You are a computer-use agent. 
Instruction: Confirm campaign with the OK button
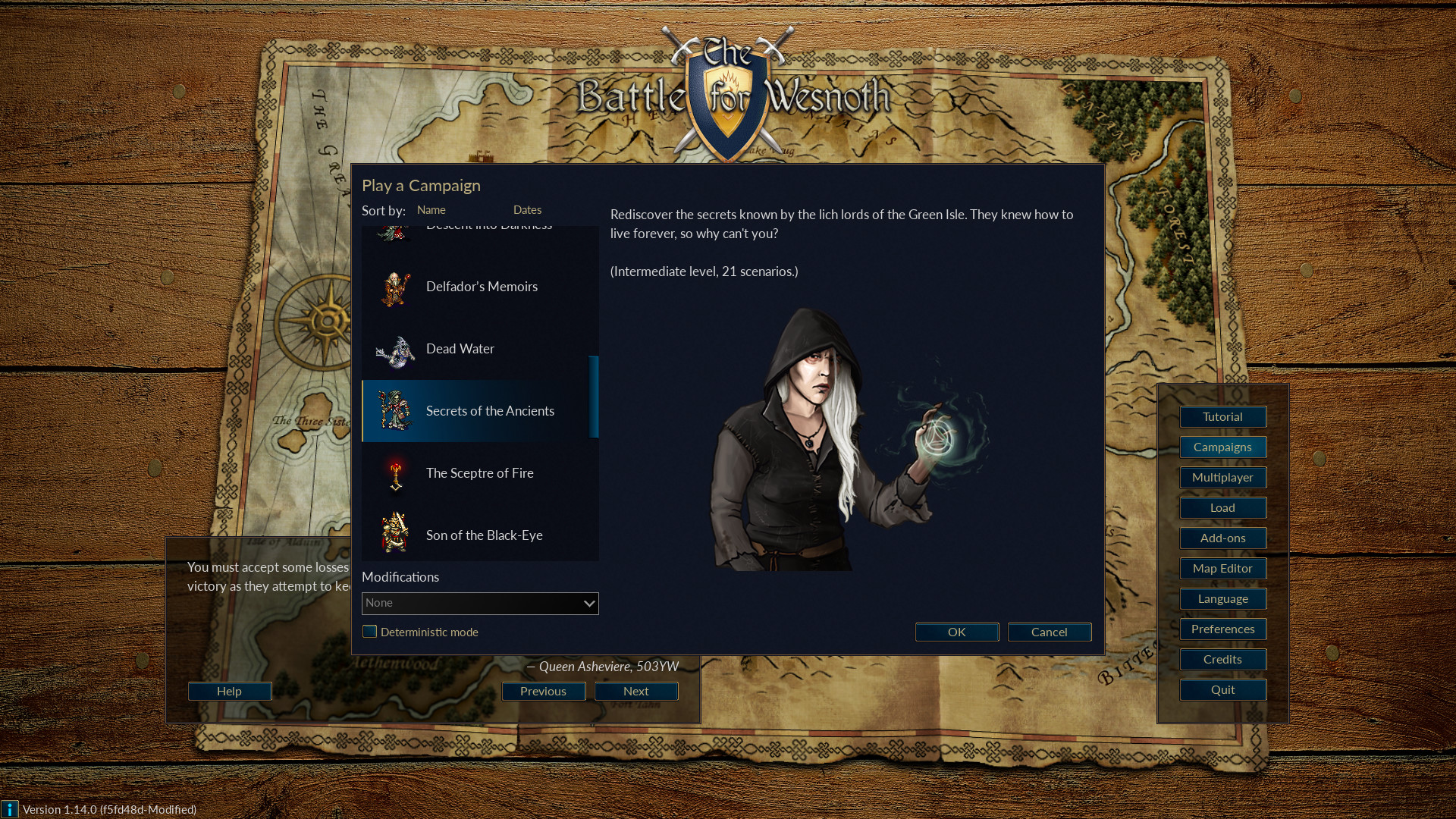(x=956, y=632)
